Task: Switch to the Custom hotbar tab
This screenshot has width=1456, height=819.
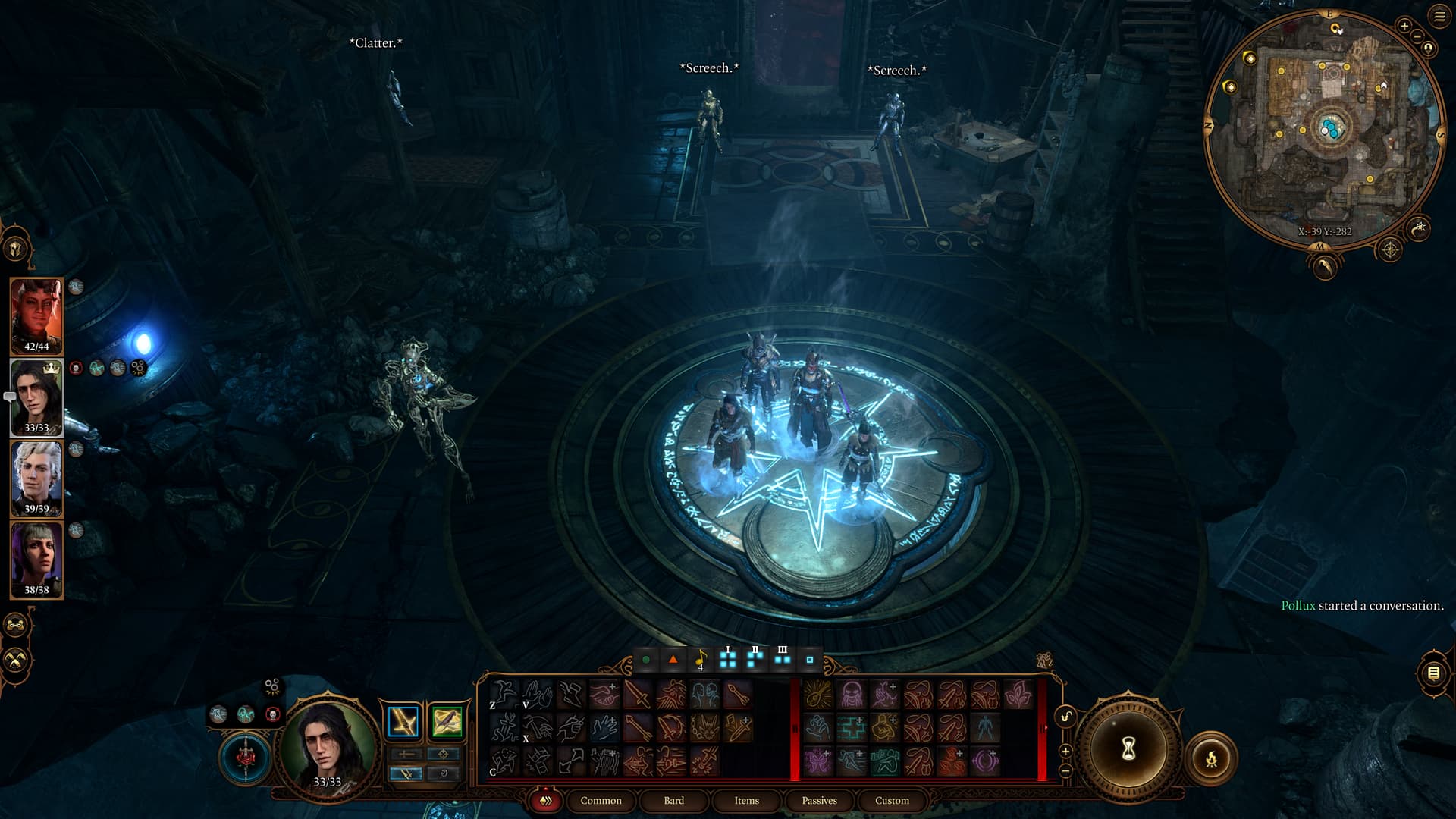Action: (892, 800)
